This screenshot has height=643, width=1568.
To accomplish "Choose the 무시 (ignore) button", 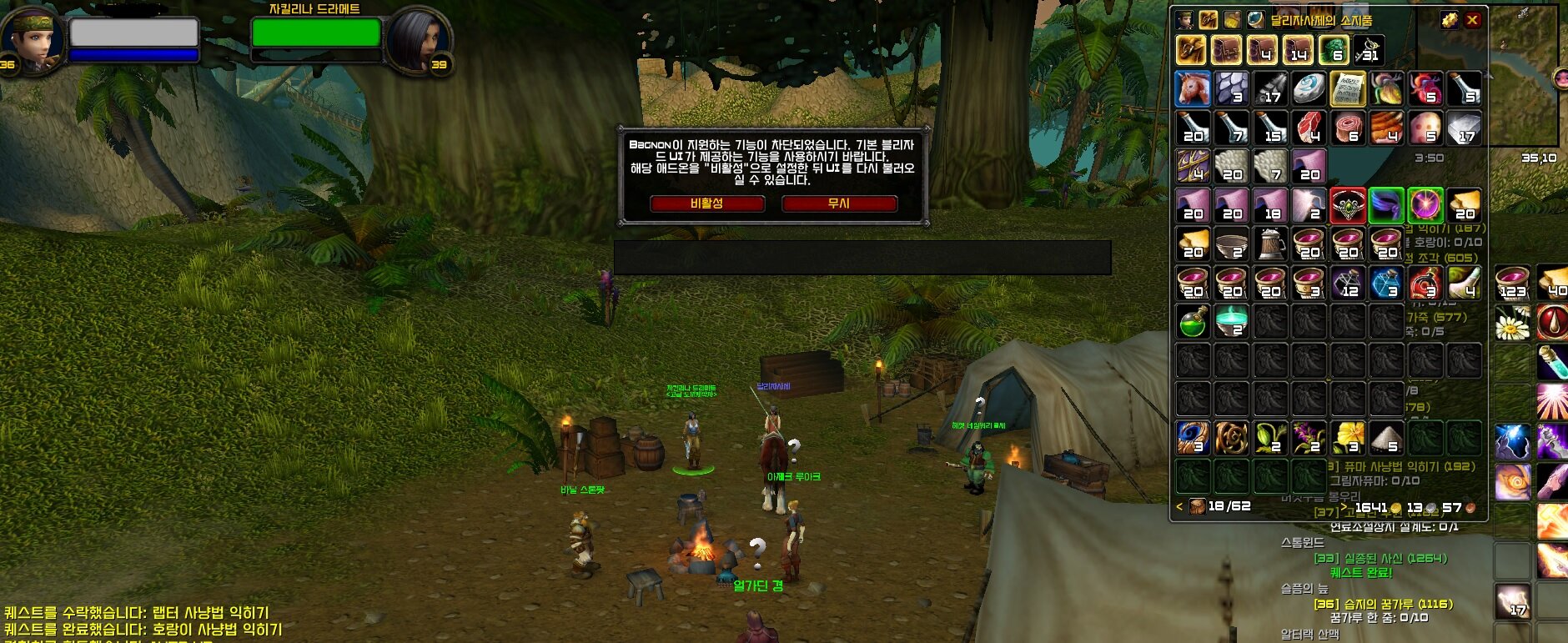I will (x=838, y=203).
